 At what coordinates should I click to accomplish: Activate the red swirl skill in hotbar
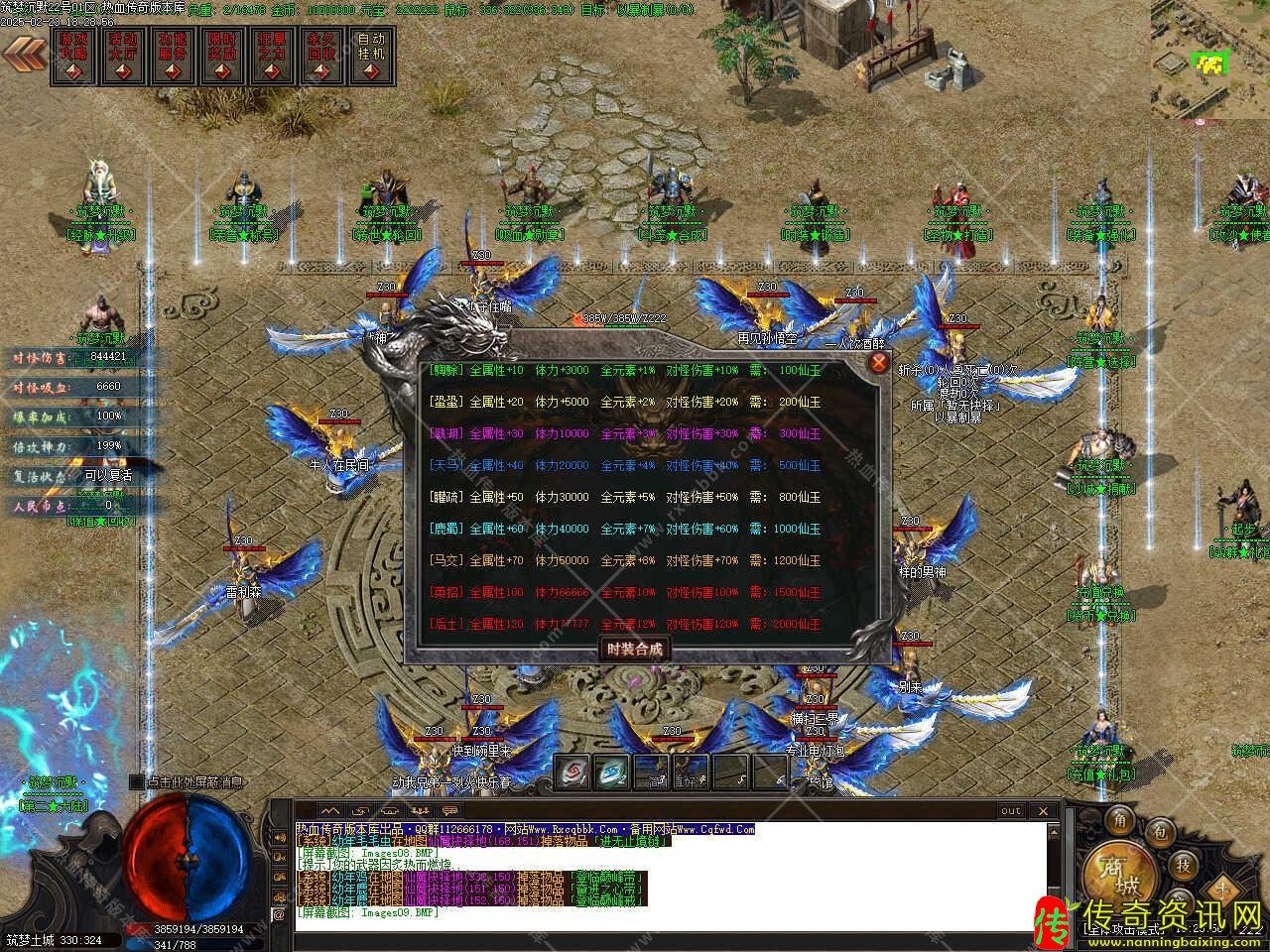click(573, 772)
